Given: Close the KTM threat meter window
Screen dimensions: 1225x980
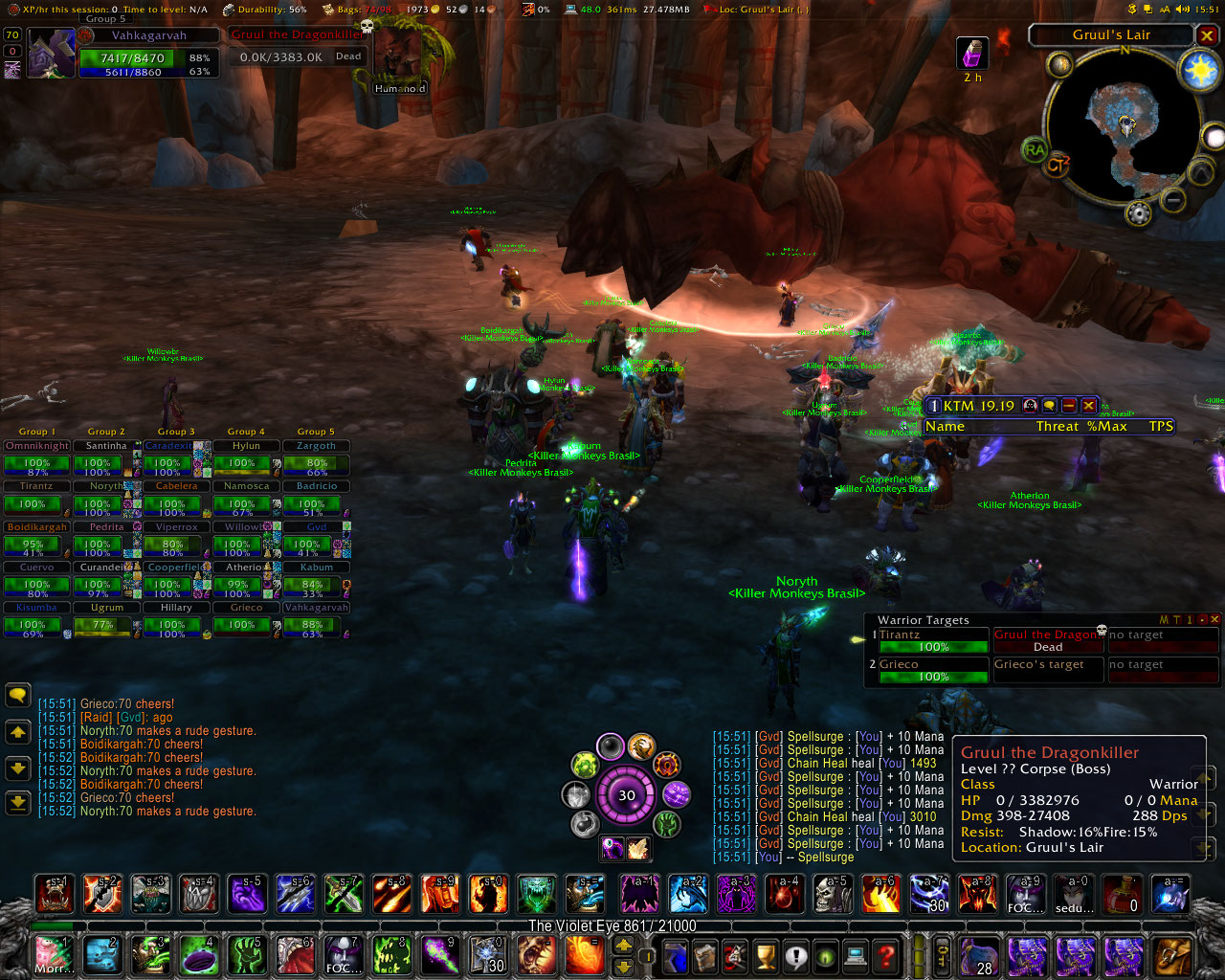Looking at the screenshot, I should click(x=1088, y=406).
